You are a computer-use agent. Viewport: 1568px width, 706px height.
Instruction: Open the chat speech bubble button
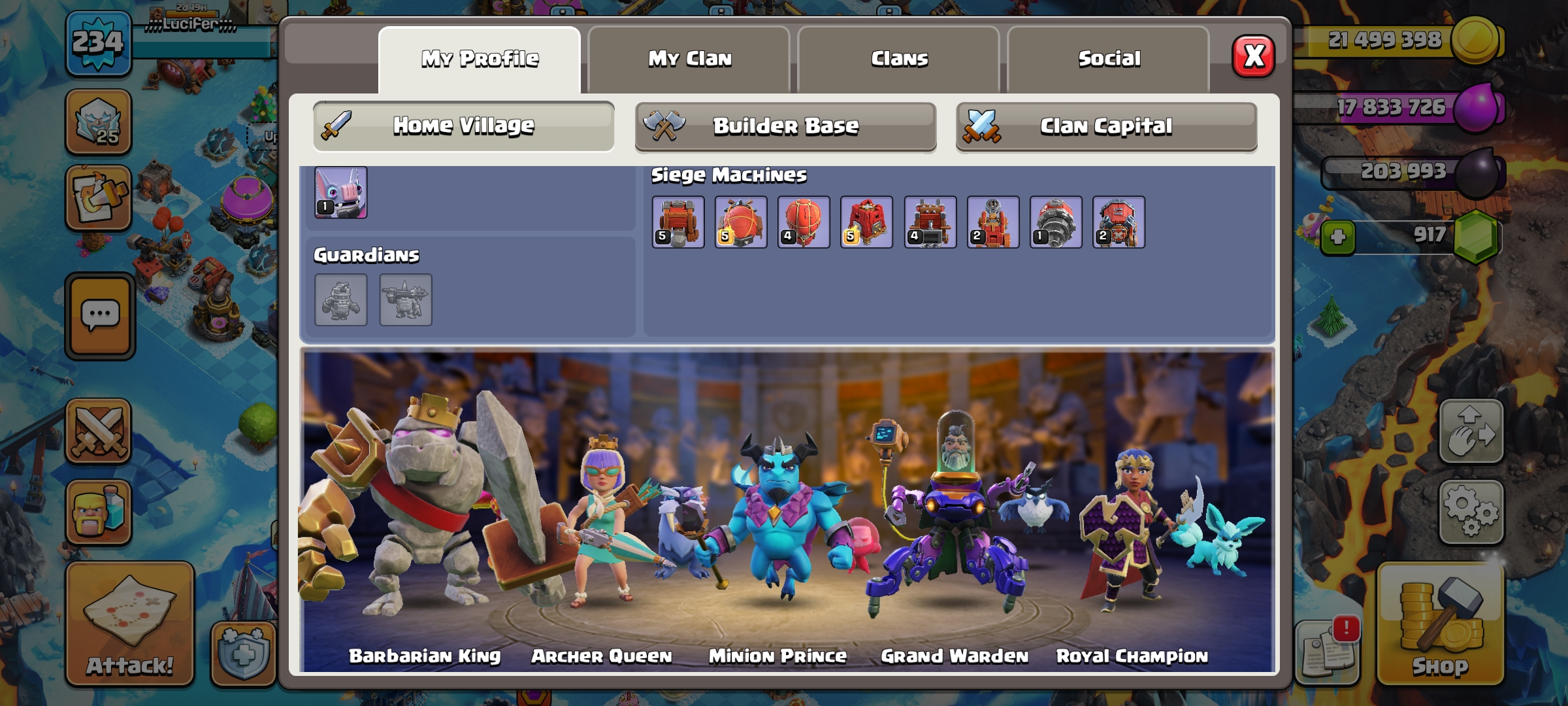100,316
